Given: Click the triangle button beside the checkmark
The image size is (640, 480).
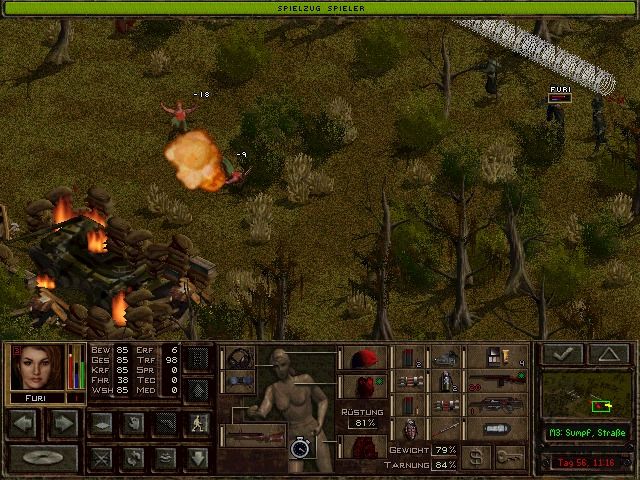Looking at the screenshot, I should 608,354.
